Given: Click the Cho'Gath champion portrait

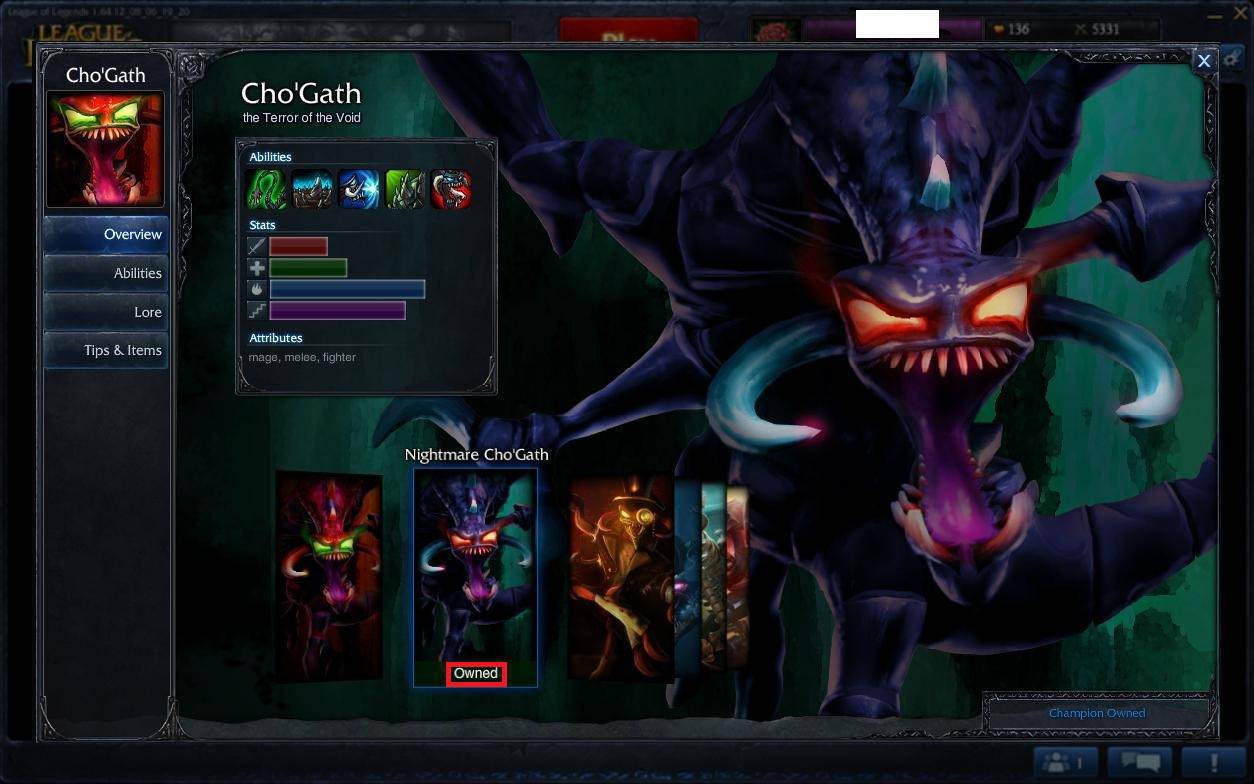Looking at the screenshot, I should pyautogui.click(x=105, y=150).
